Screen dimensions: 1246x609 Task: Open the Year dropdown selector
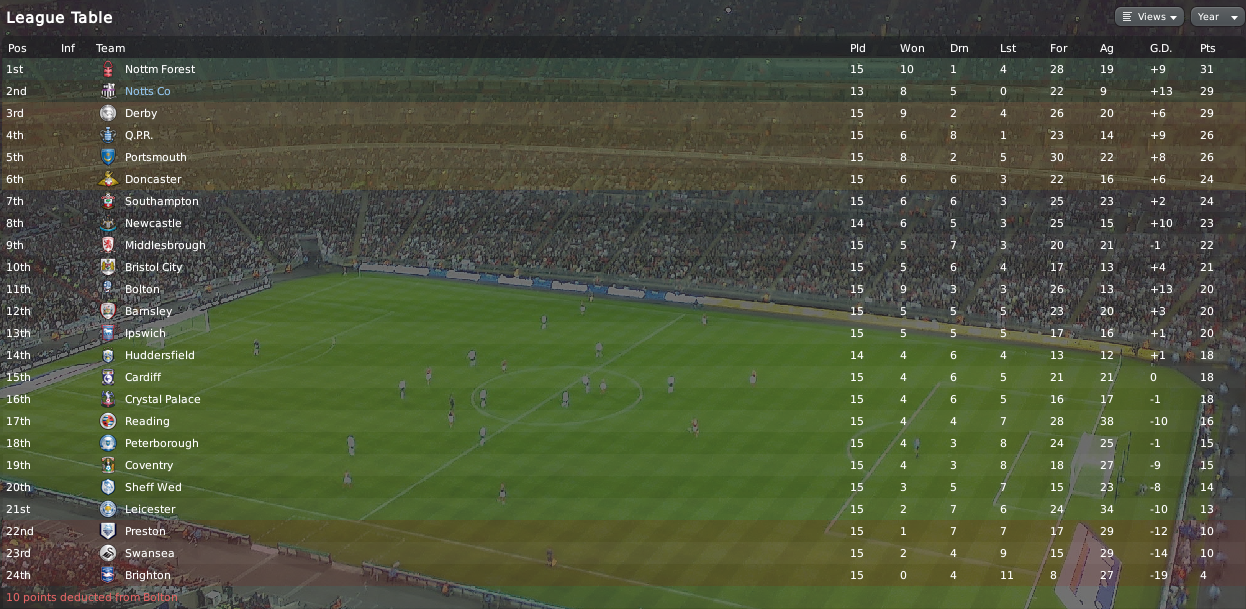[x=1214, y=17]
